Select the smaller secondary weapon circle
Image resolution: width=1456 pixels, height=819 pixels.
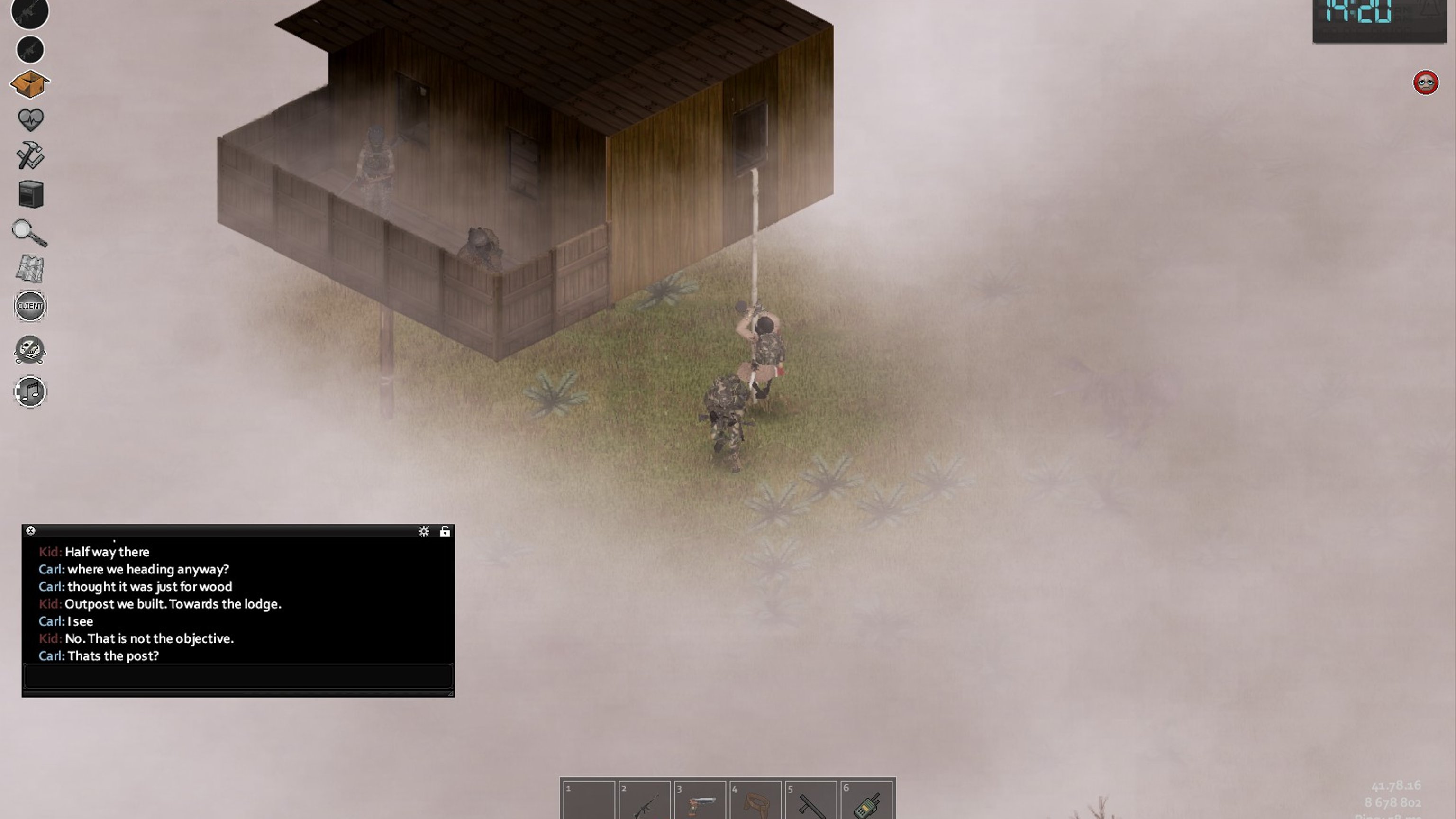[30, 50]
